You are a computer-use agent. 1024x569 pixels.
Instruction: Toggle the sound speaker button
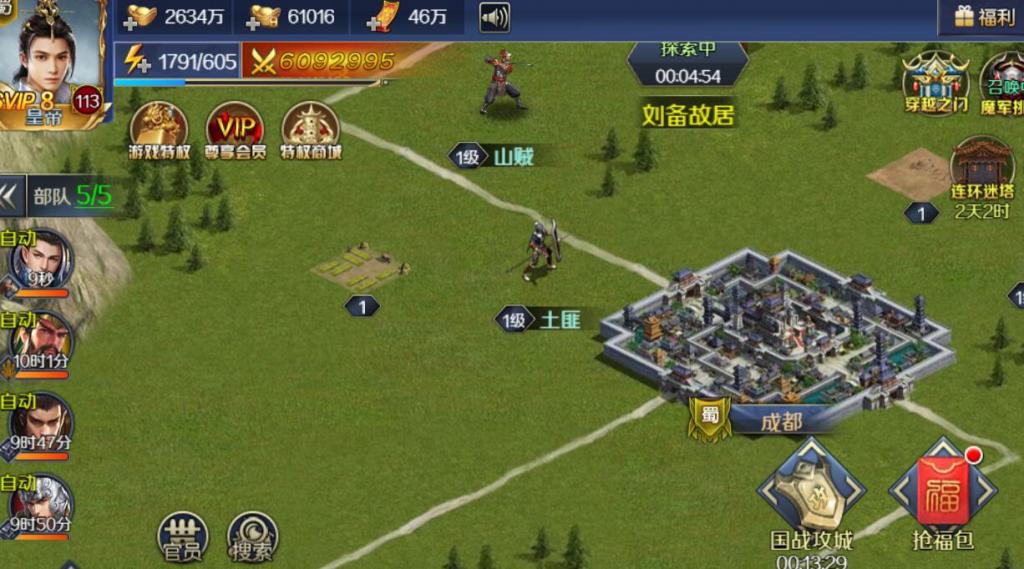[x=494, y=17]
